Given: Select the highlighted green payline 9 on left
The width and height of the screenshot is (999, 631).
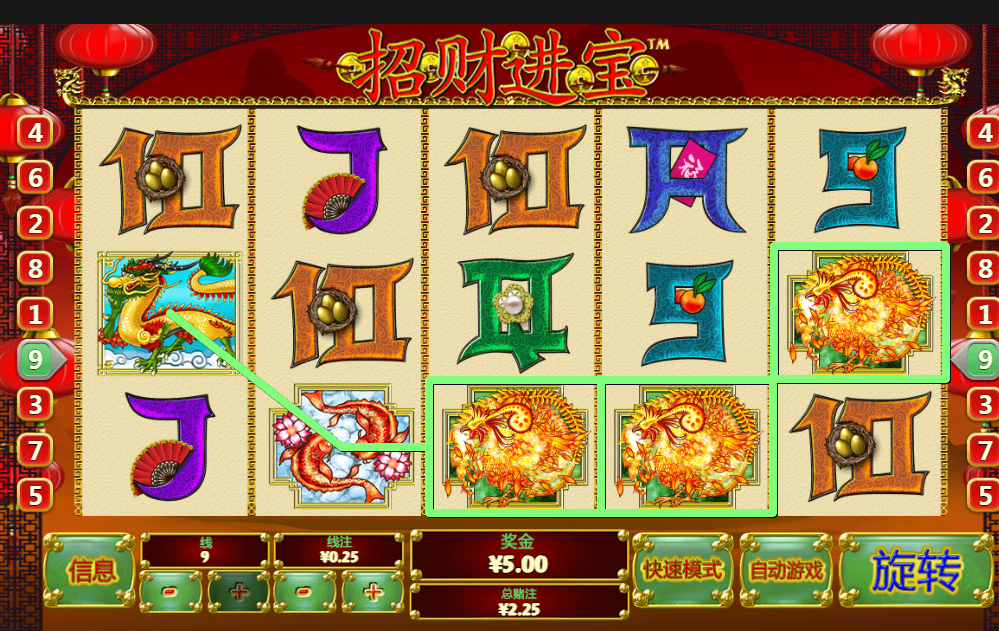Looking at the screenshot, I should [37, 359].
